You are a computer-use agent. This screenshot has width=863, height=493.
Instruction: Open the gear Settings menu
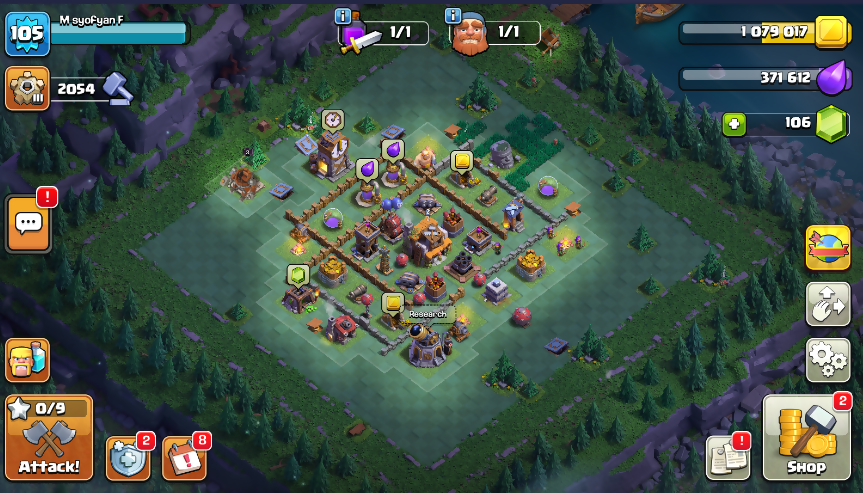(x=827, y=359)
